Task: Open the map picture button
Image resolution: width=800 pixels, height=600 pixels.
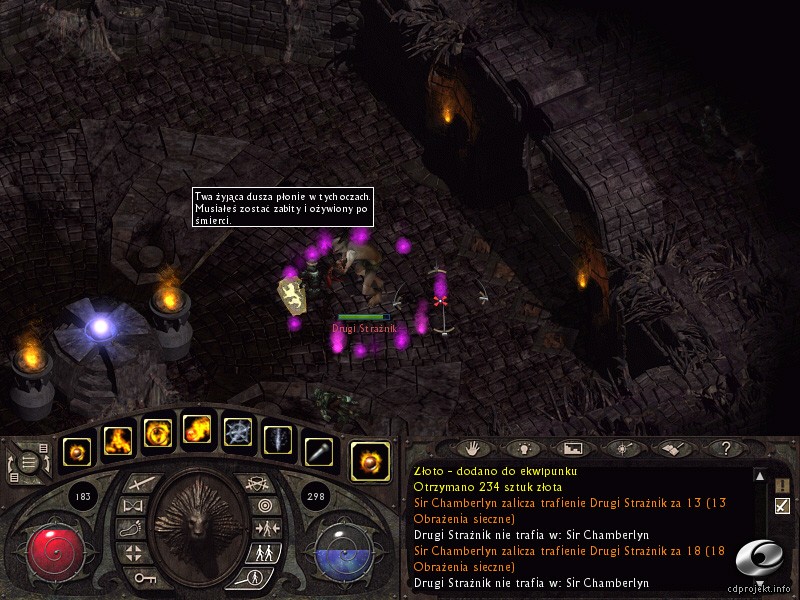Action: pos(573,449)
